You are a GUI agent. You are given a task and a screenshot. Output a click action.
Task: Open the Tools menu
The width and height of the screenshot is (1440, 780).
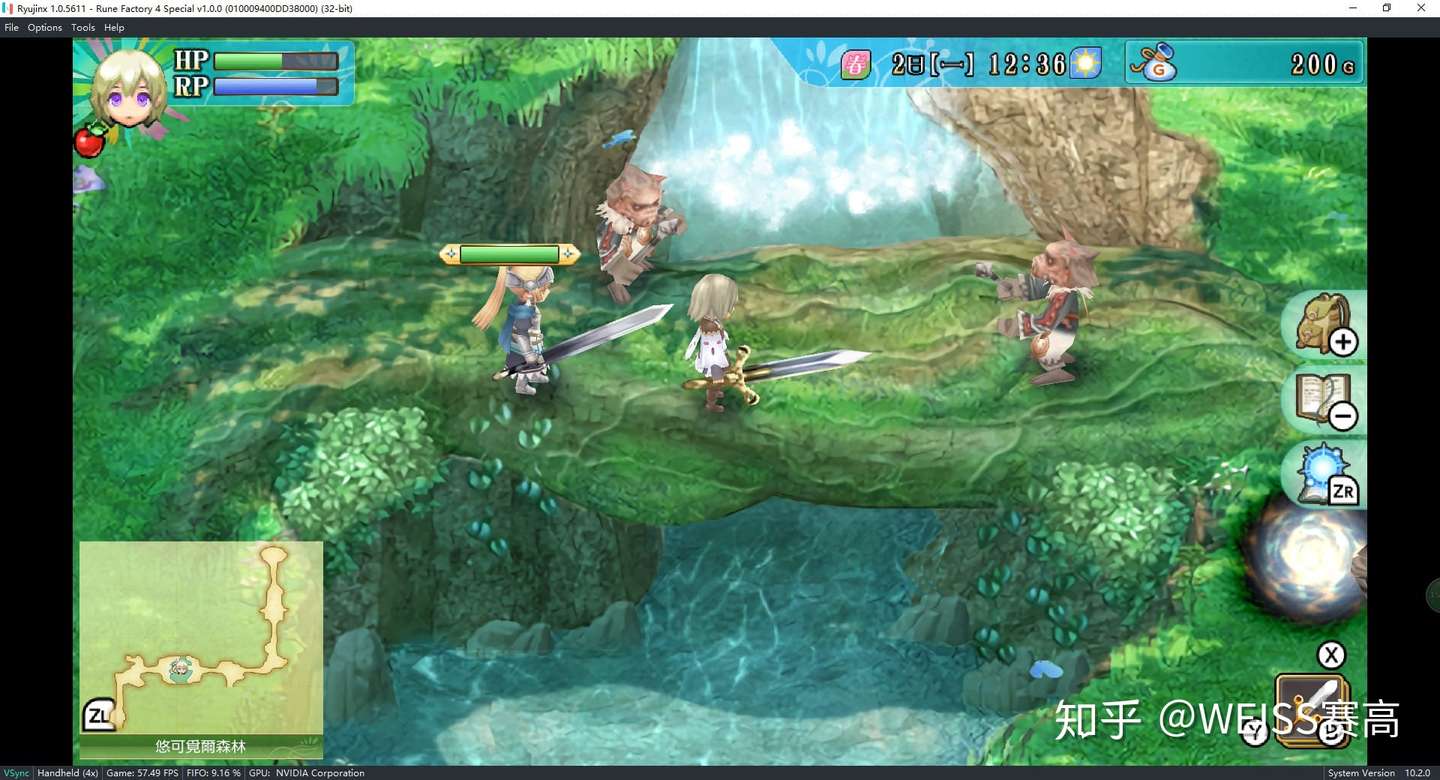[83, 27]
